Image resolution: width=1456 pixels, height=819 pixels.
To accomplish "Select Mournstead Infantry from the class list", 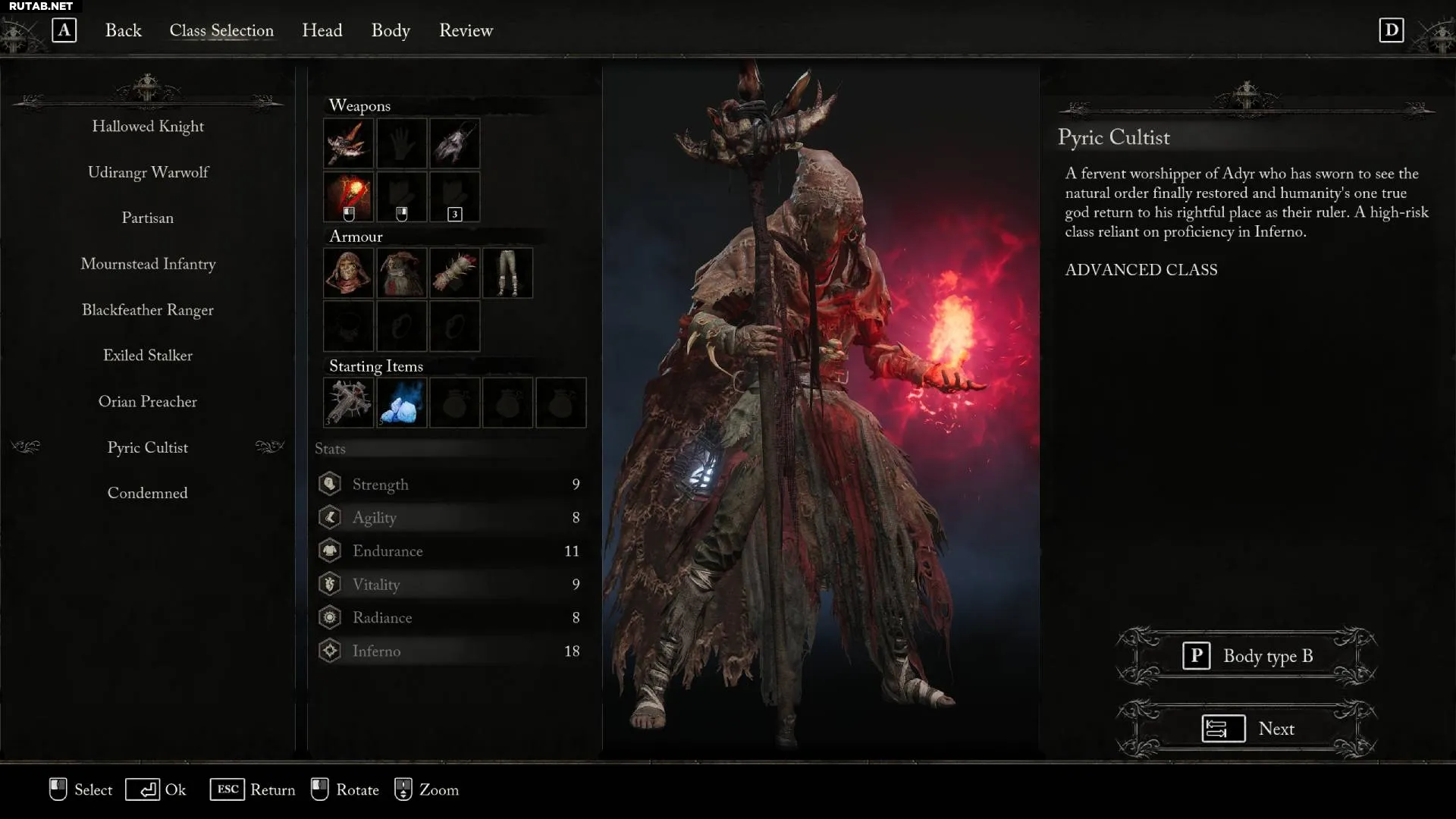I will click(148, 264).
